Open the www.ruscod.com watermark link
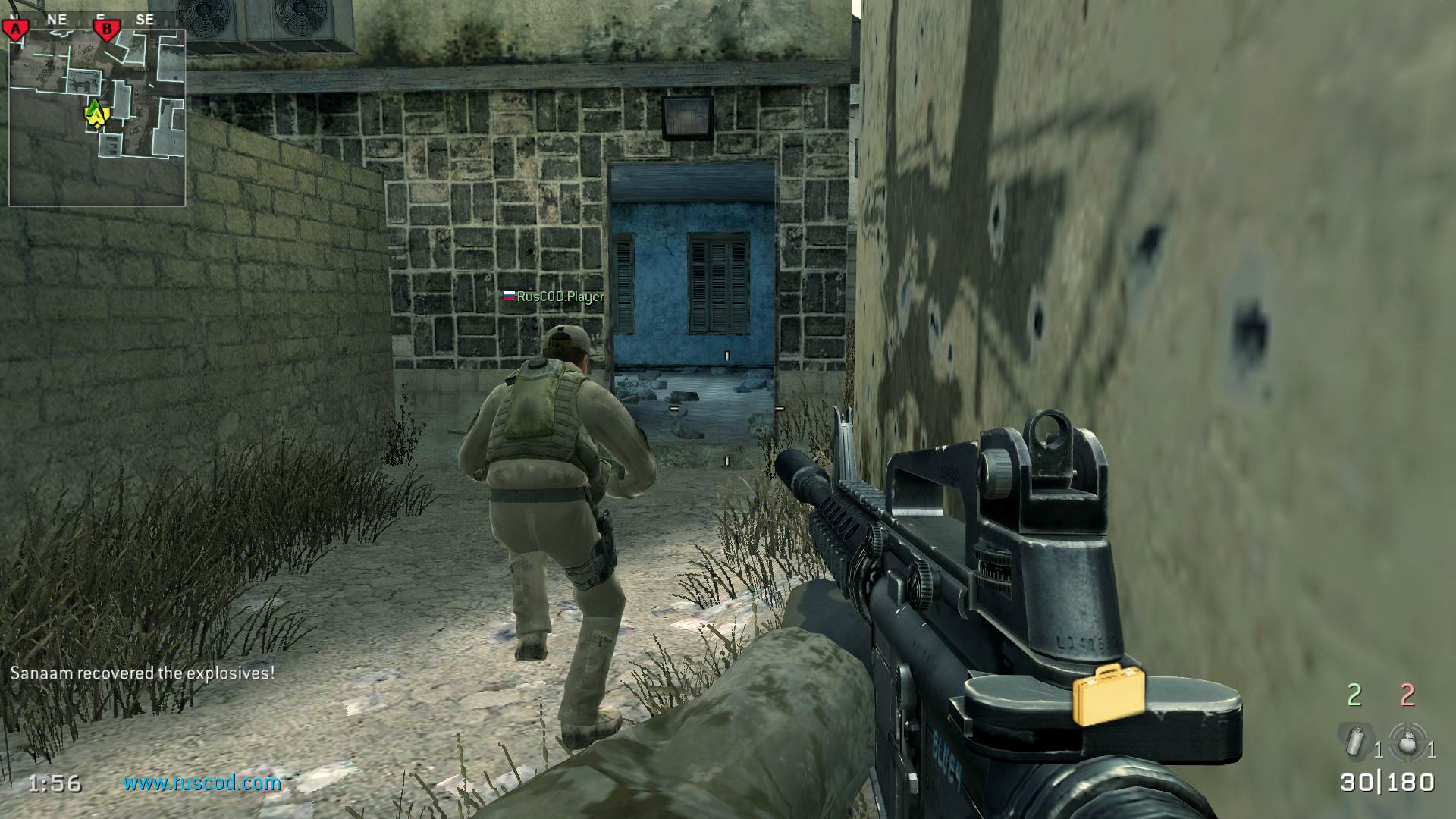Viewport: 1456px width, 819px height. [x=202, y=783]
